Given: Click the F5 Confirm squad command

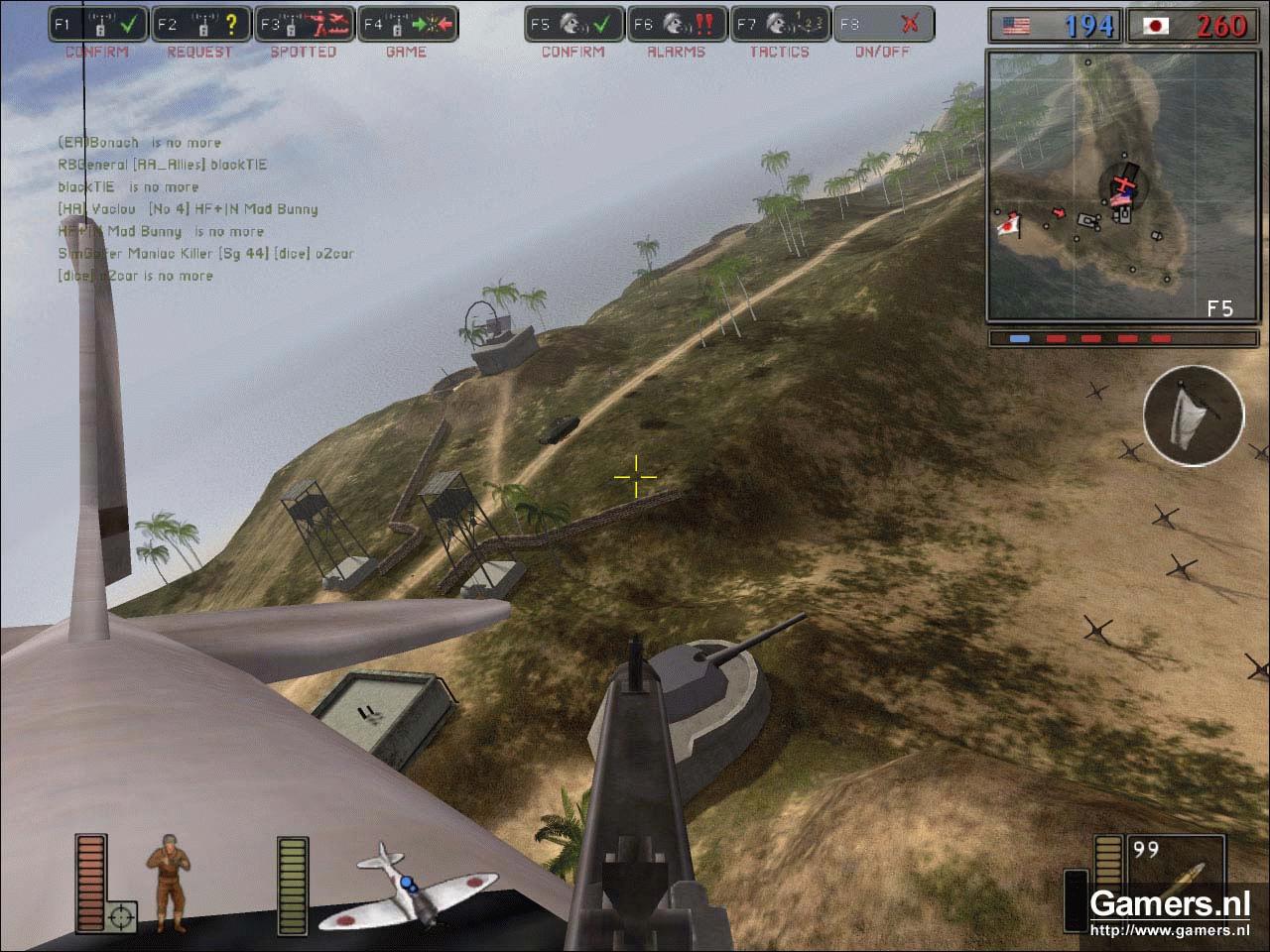Looking at the screenshot, I should 573,24.
